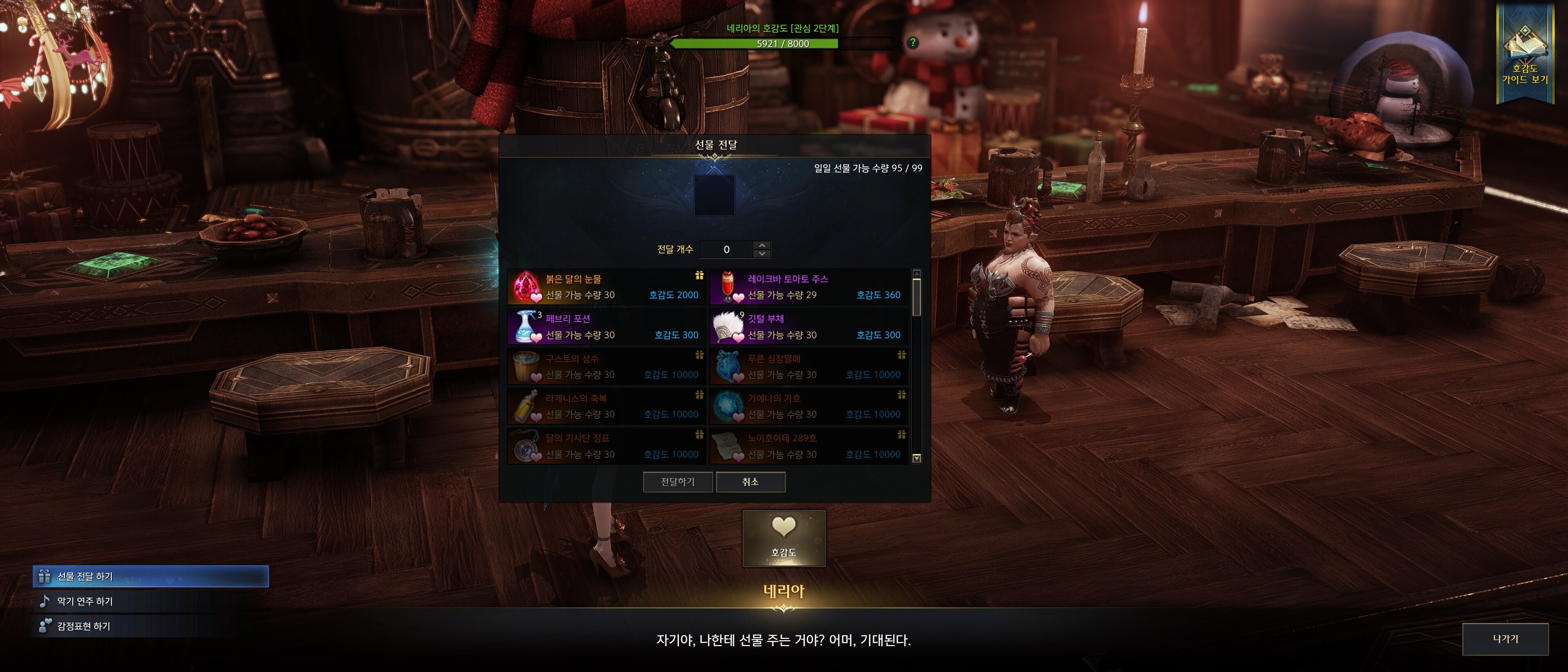This screenshot has width=1568, height=672.
Task: Confirm gift with the 전달하기 button
Action: click(x=678, y=482)
